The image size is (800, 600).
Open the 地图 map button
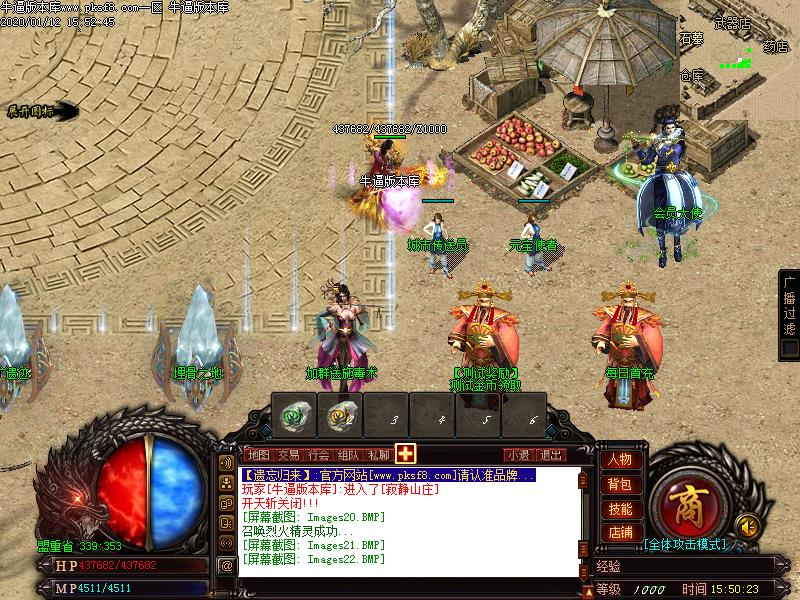[257, 455]
